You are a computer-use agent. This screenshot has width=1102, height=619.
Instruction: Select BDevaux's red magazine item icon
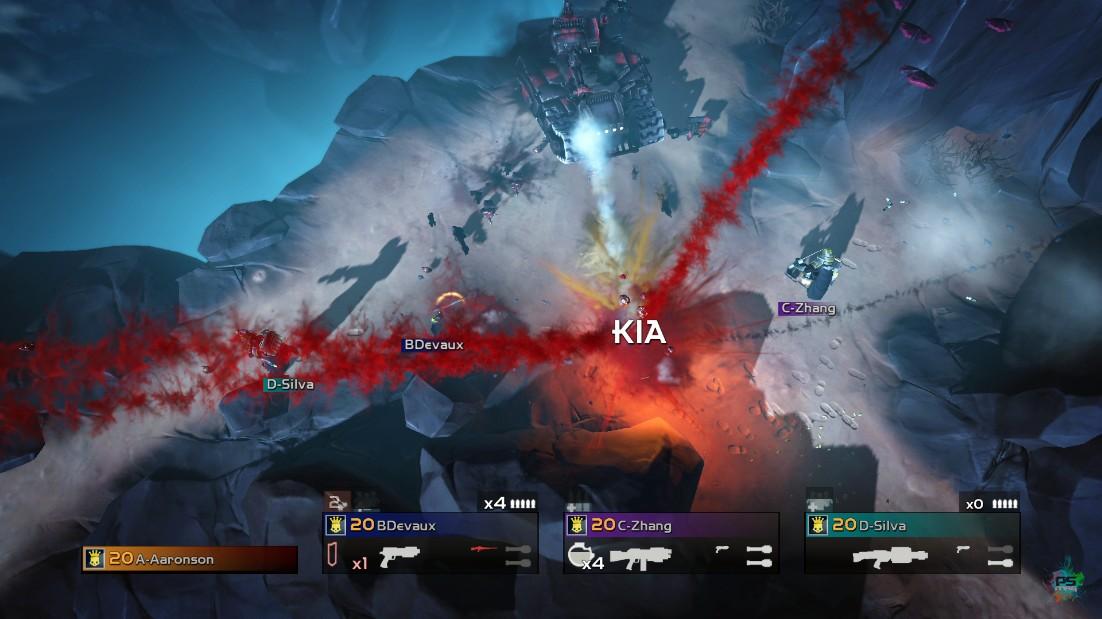pyautogui.click(x=332, y=557)
